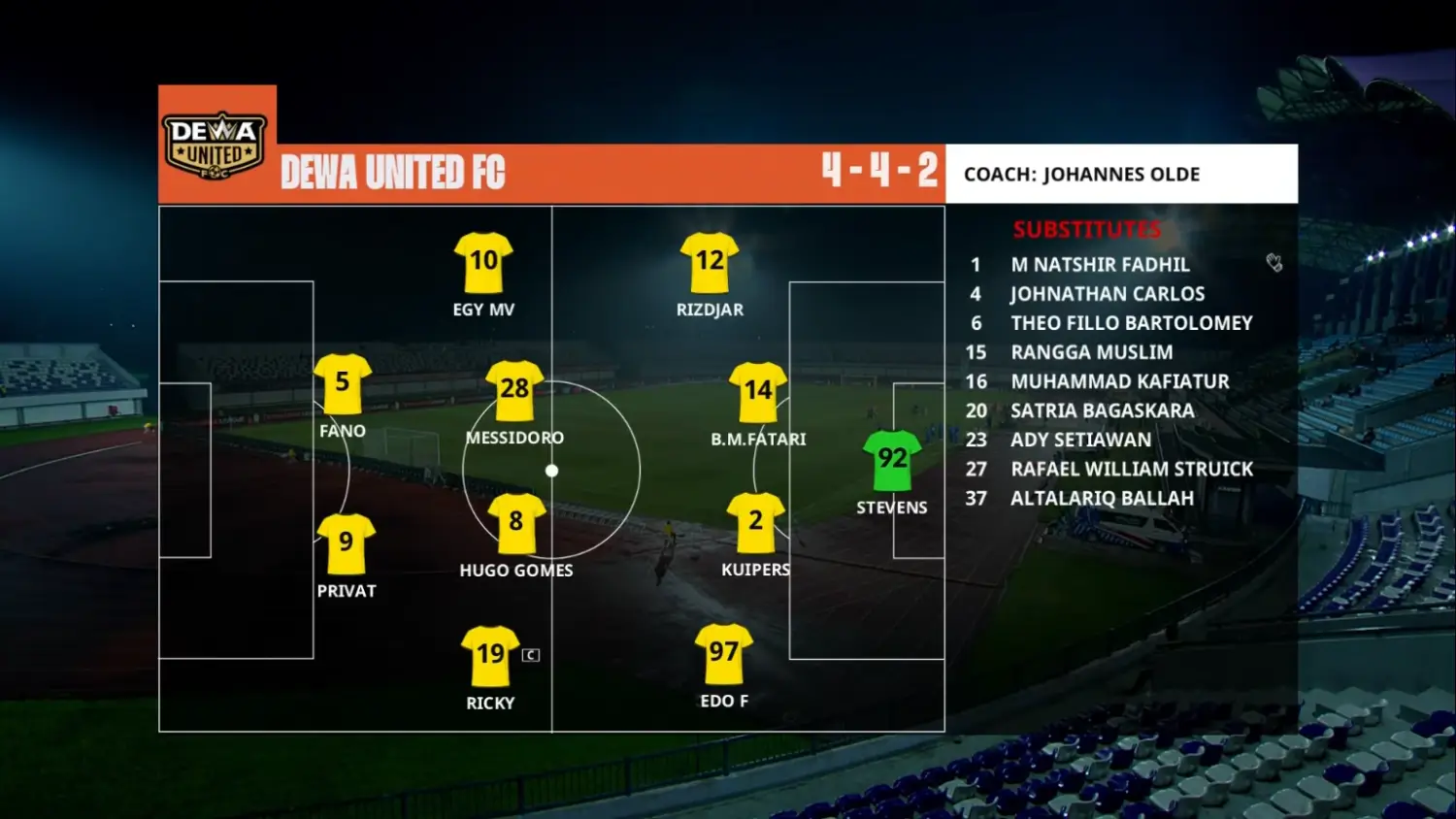
Task: Choose Privat's number 9 shirt
Action: coord(347,543)
